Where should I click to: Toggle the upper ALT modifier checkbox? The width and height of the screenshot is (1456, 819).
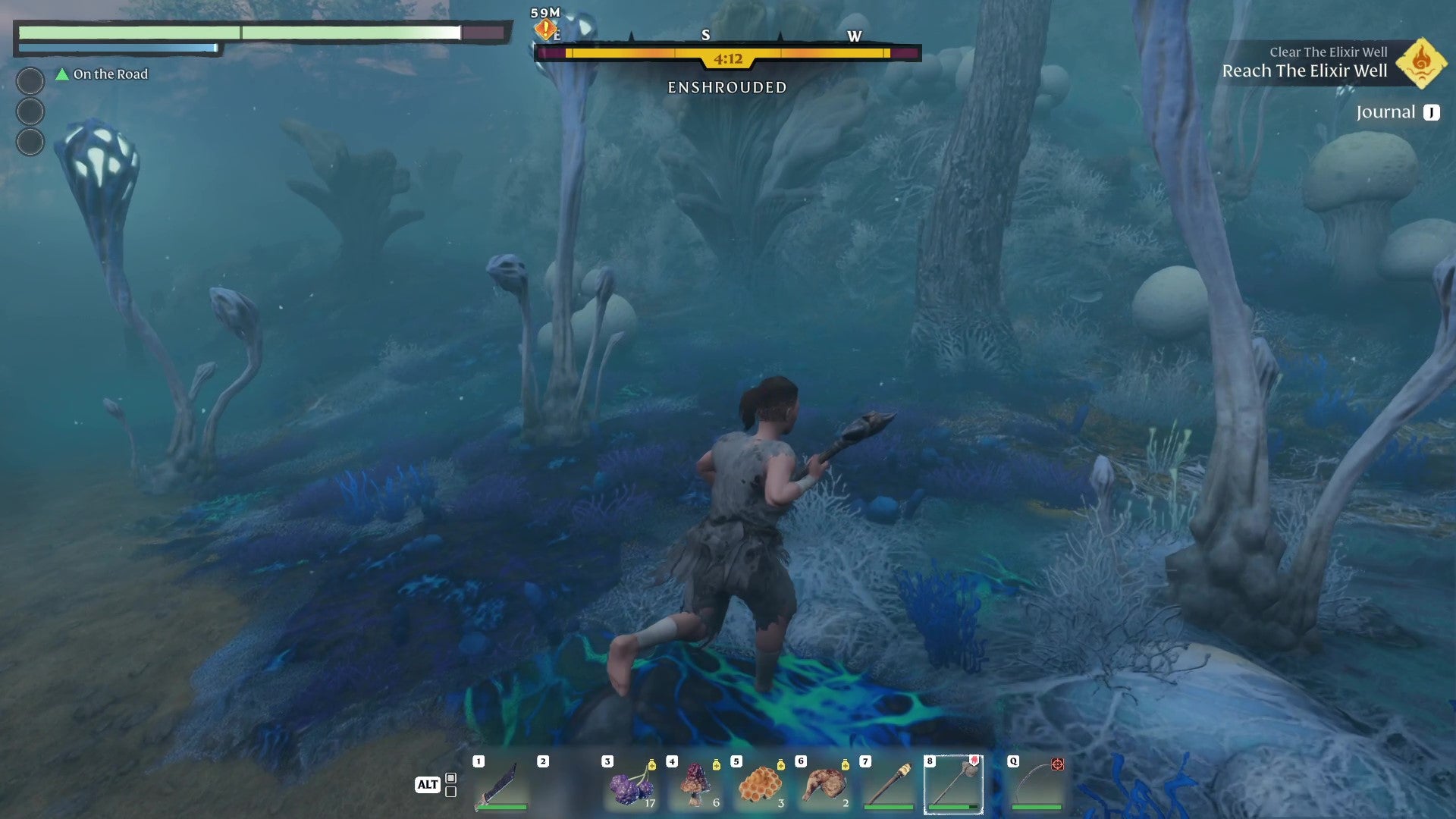pos(450,777)
